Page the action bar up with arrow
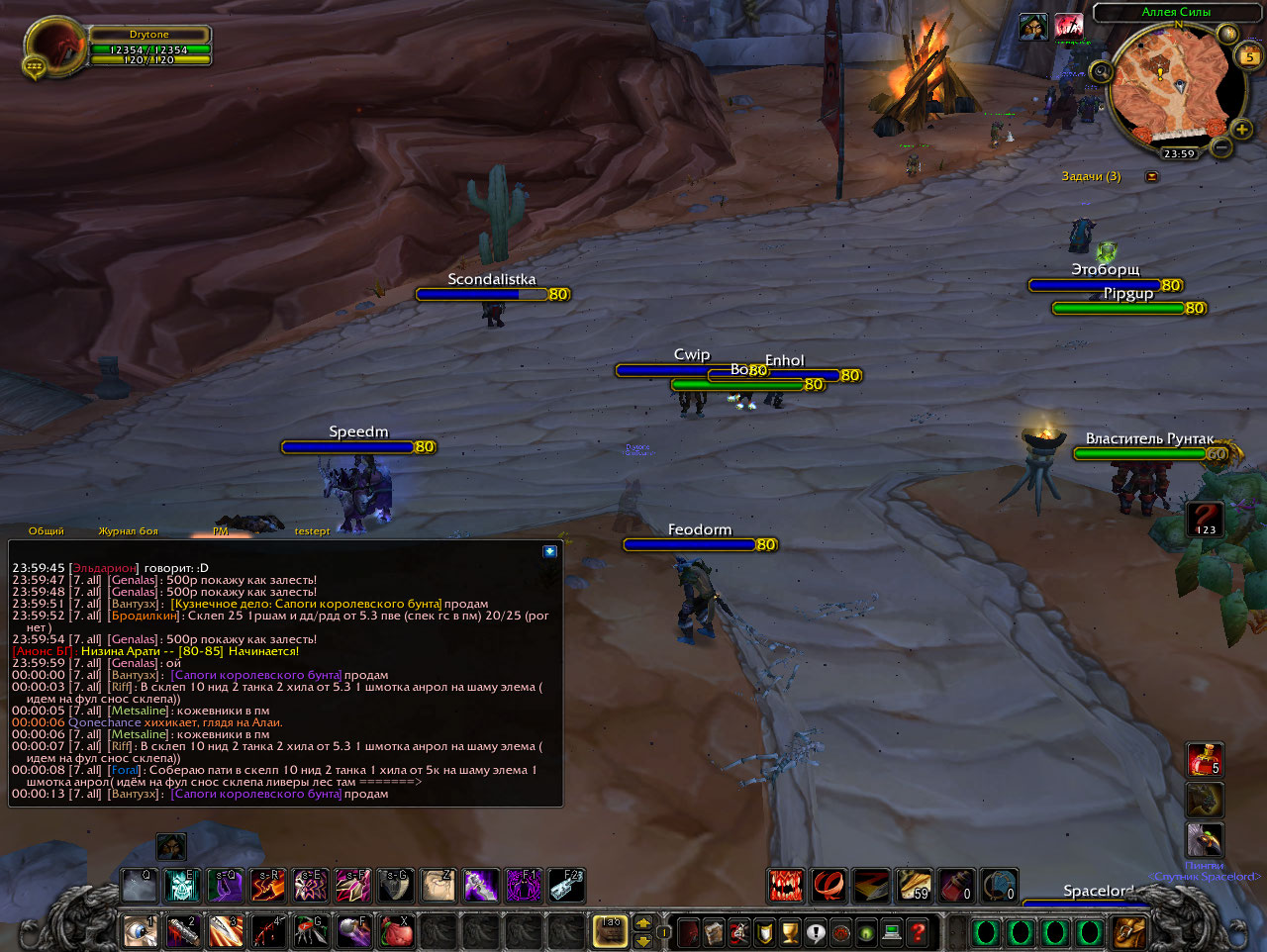The image size is (1267, 952). [x=643, y=922]
